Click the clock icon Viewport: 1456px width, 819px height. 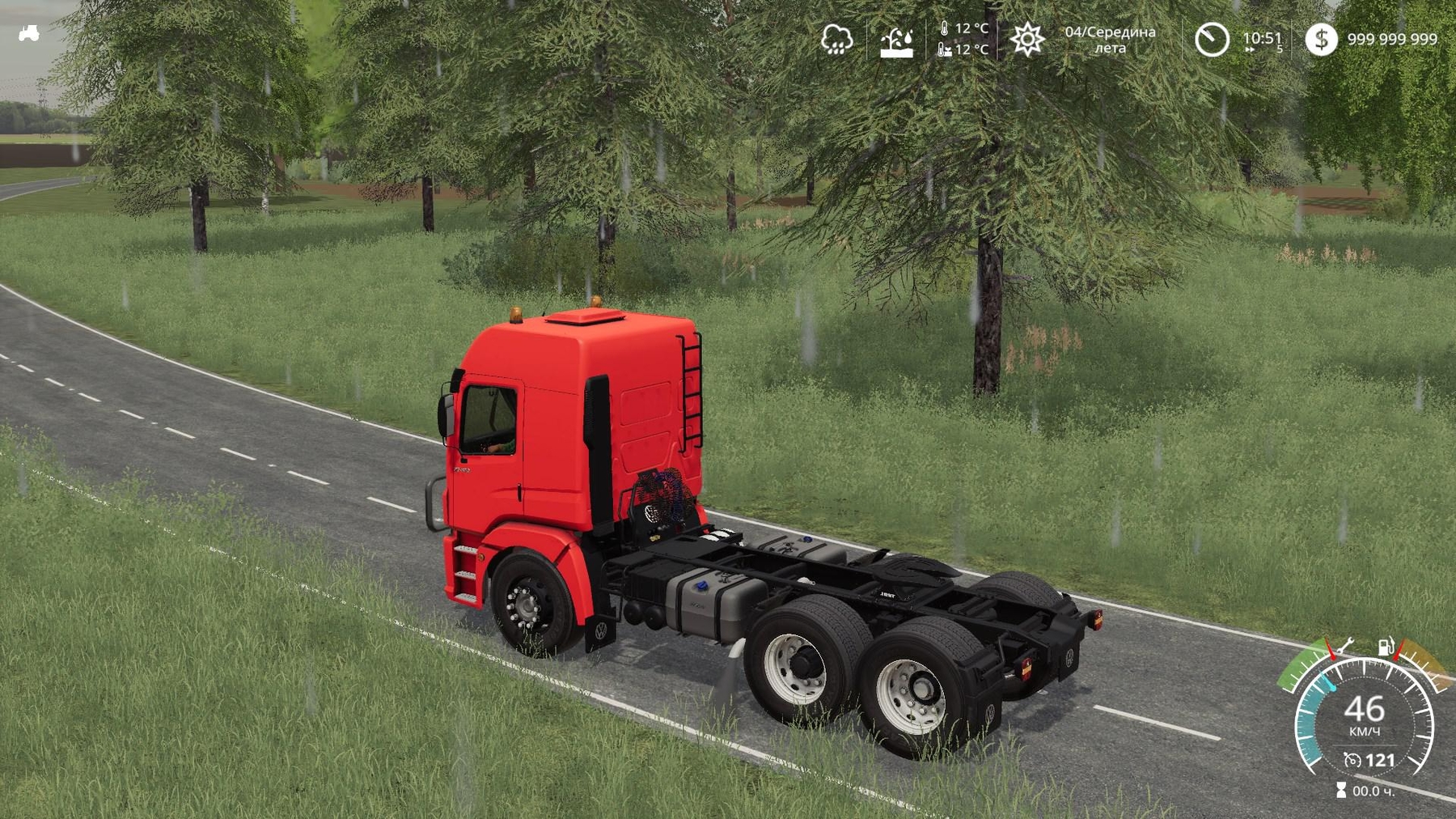1212,40
